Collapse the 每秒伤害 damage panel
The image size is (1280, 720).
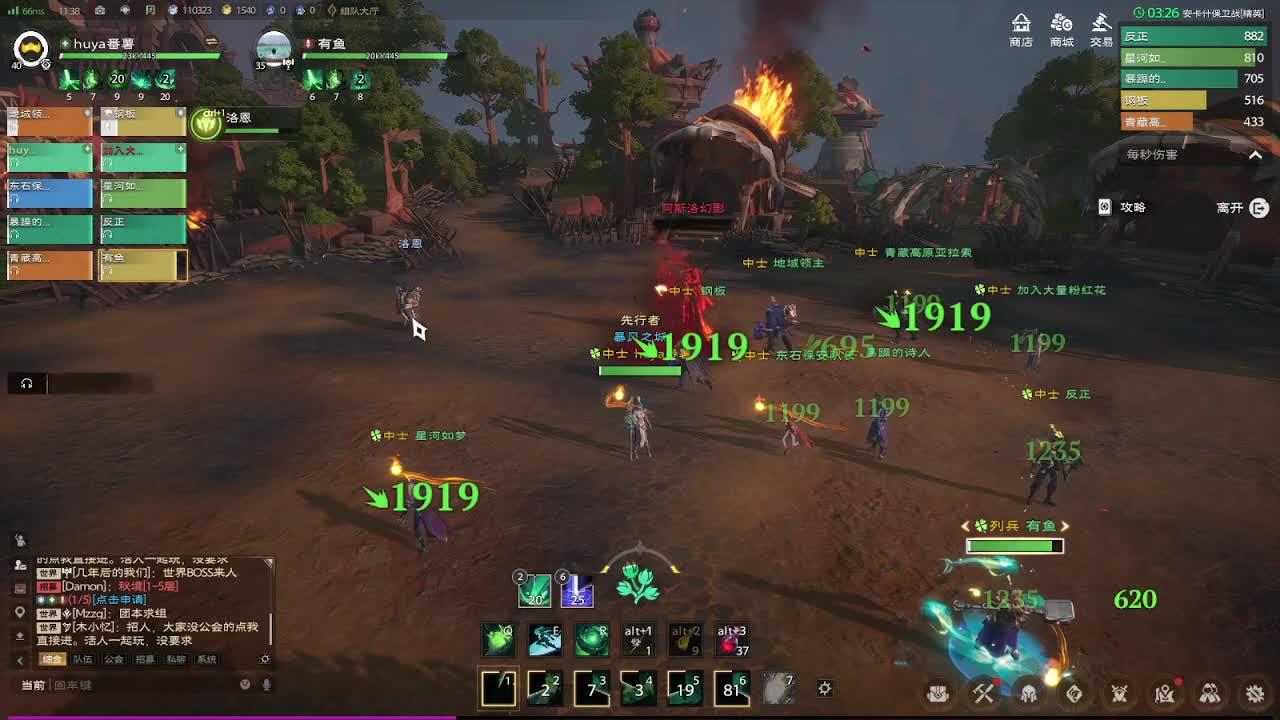(x=1256, y=155)
